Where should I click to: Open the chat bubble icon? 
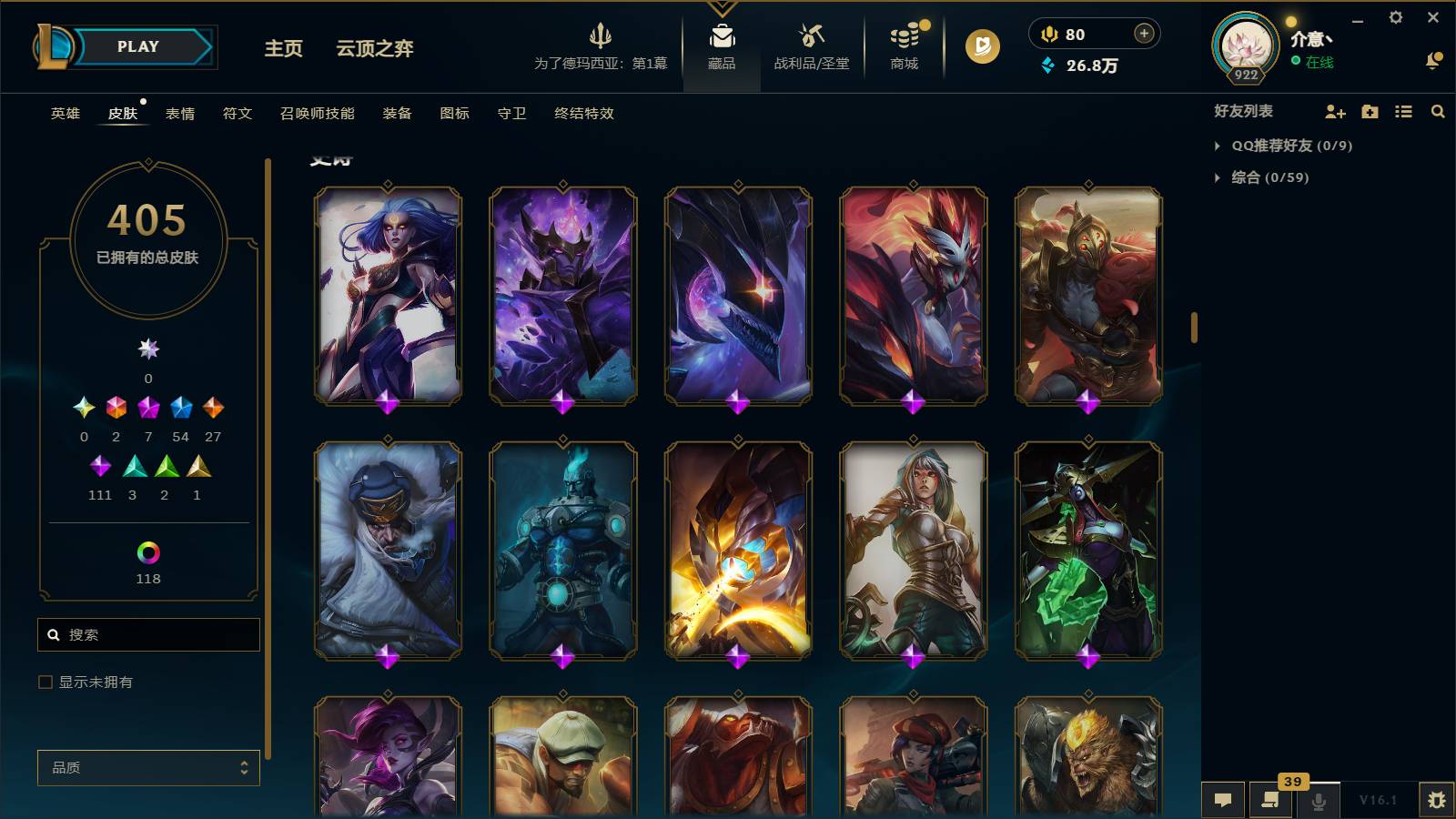(1224, 800)
